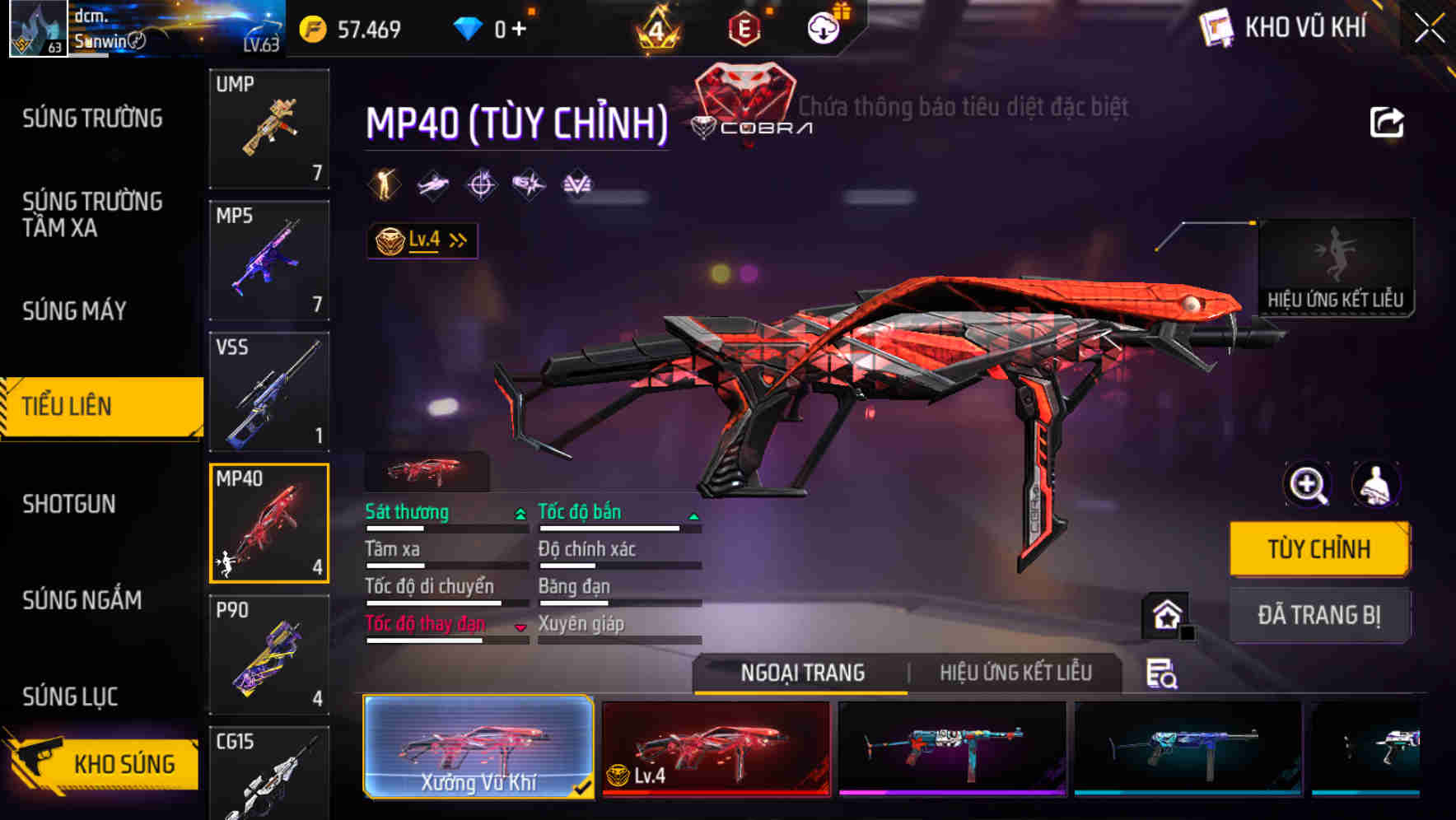Select the MP5 weapon thumbnail
Screen dimensions: 1456x820
point(269,259)
